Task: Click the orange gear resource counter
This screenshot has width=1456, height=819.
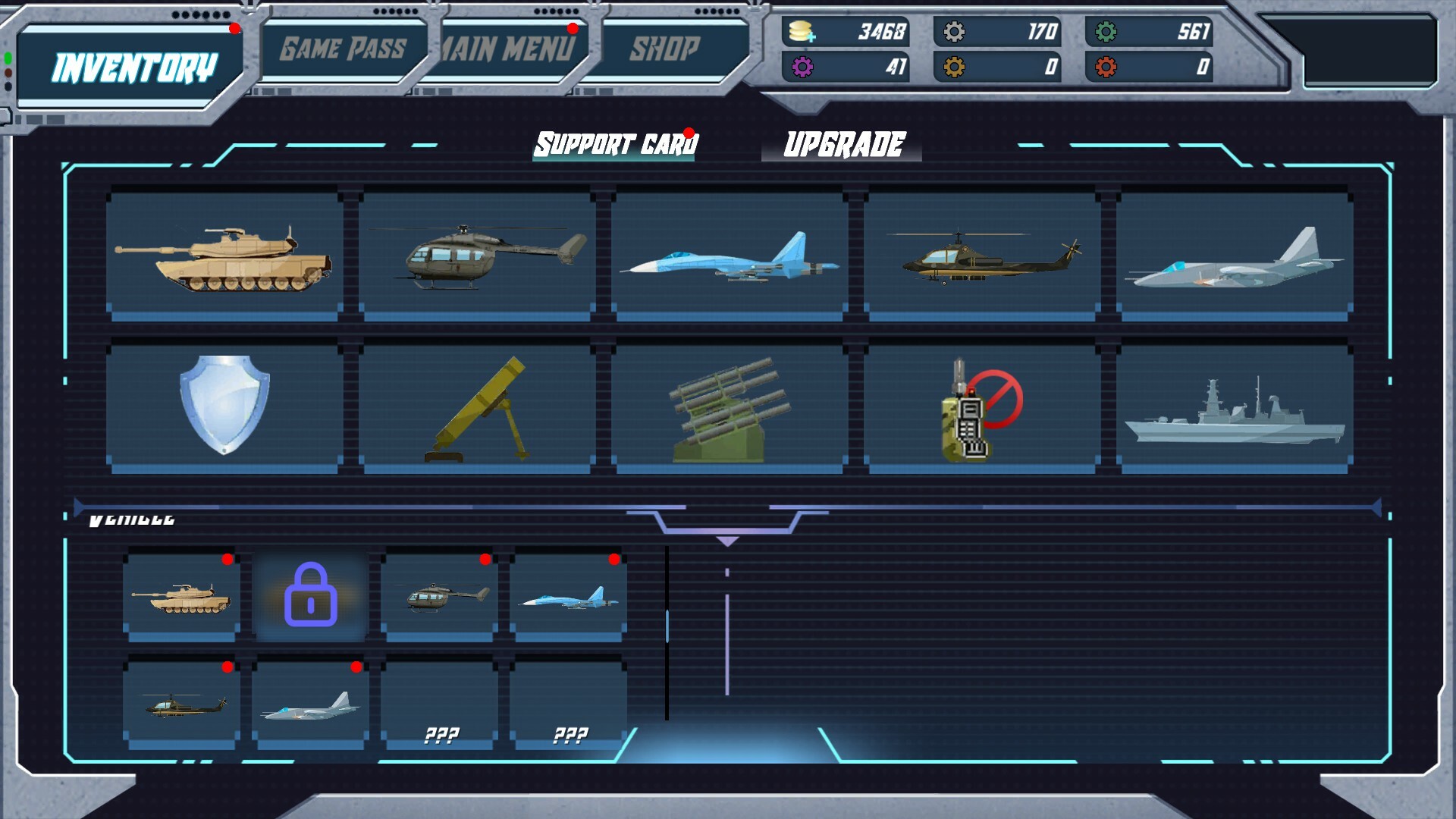Action: (996, 68)
